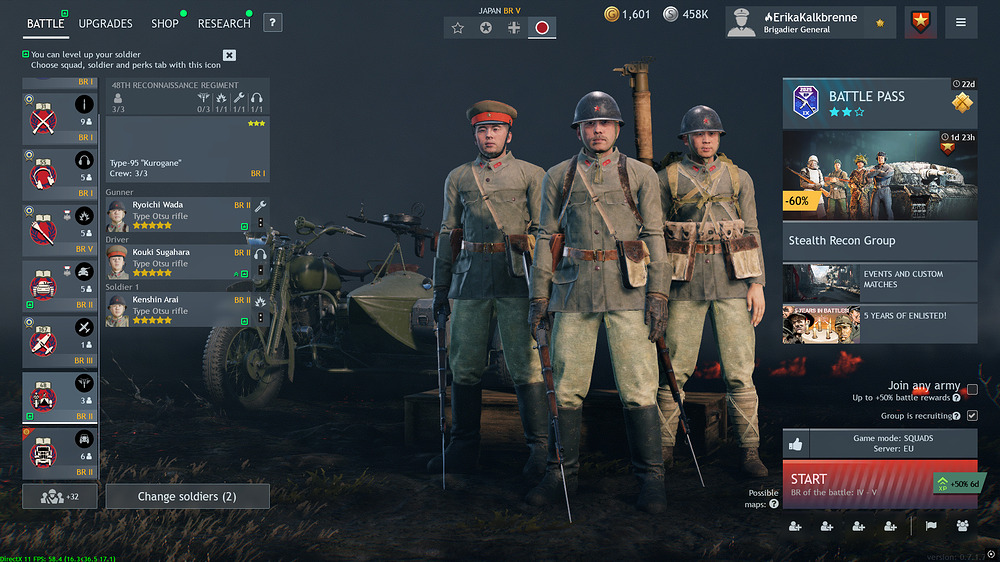Click the question mark help button
This screenshot has height=562, width=1000.
(x=272, y=23)
